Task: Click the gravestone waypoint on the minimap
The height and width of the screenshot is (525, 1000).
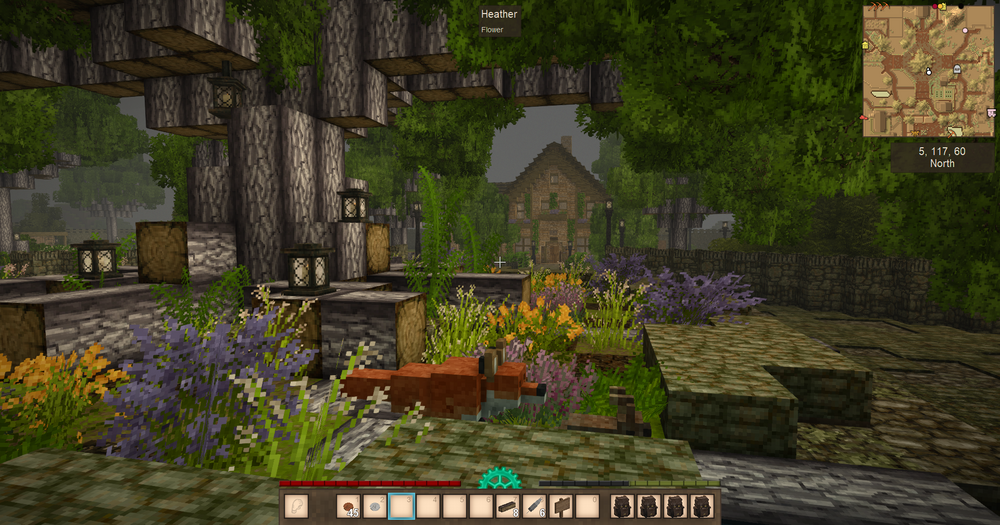Action: (957, 70)
